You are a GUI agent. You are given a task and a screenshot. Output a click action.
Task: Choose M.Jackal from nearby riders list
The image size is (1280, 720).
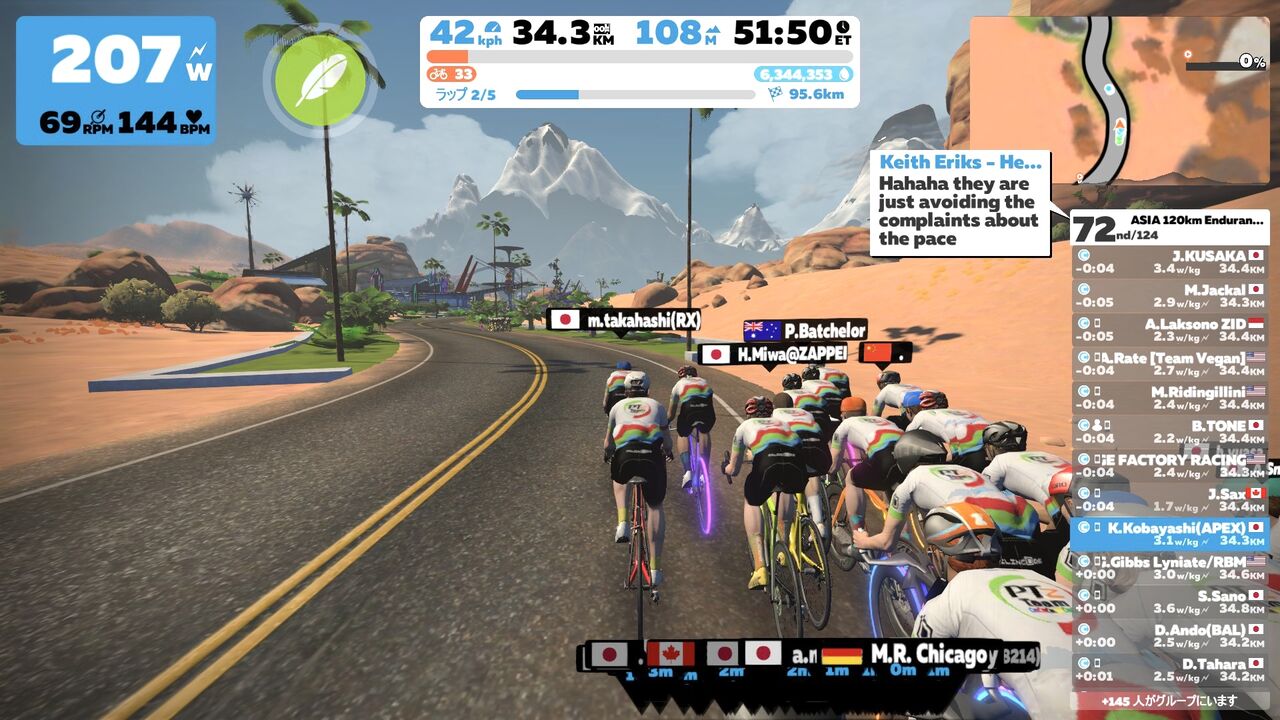1170,296
